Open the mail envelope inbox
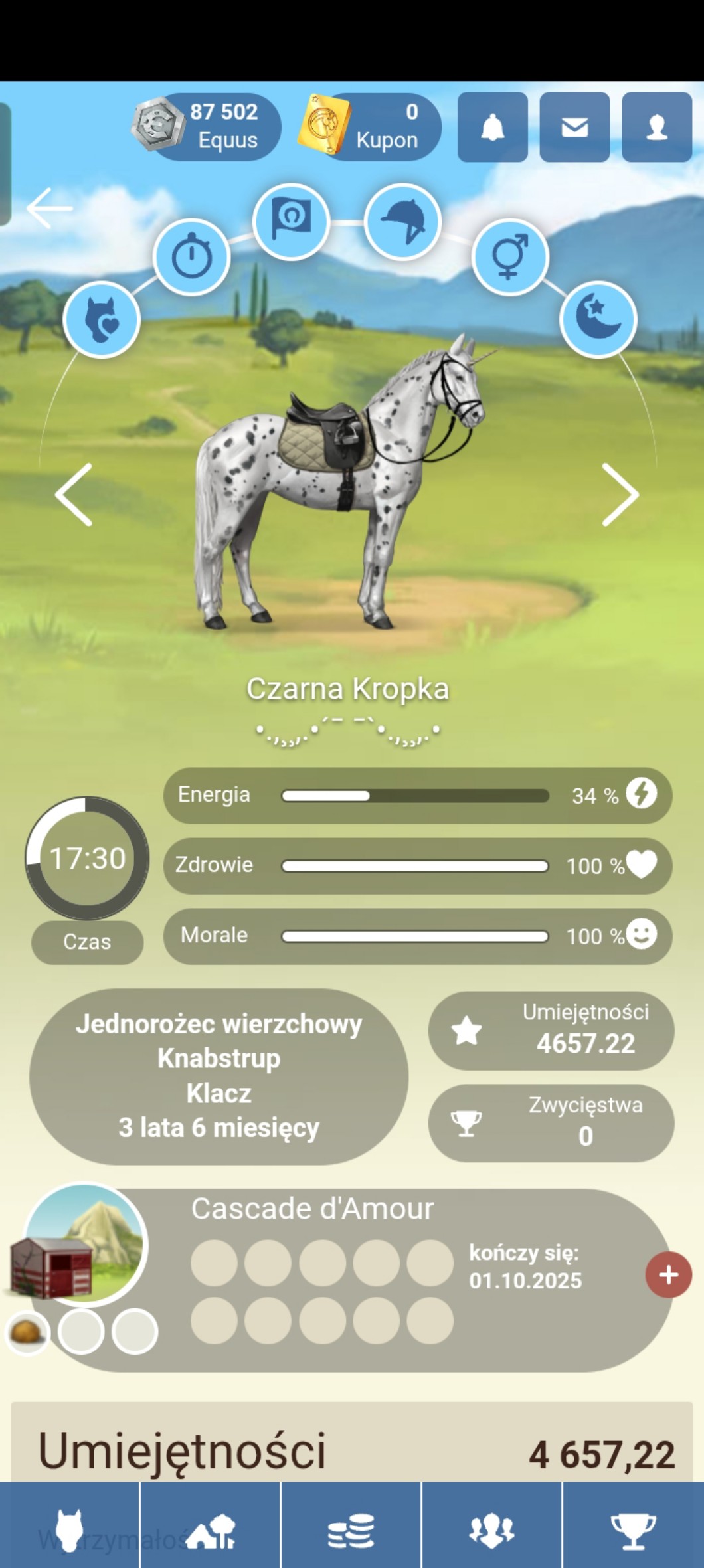The width and height of the screenshot is (704, 1568). click(x=574, y=127)
